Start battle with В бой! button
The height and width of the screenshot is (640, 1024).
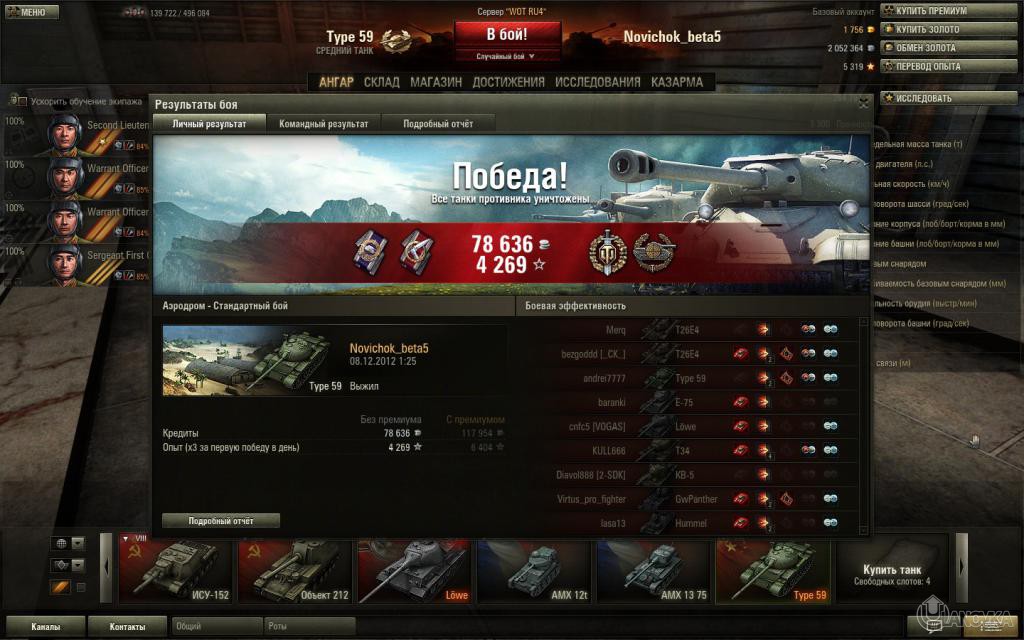click(508, 33)
